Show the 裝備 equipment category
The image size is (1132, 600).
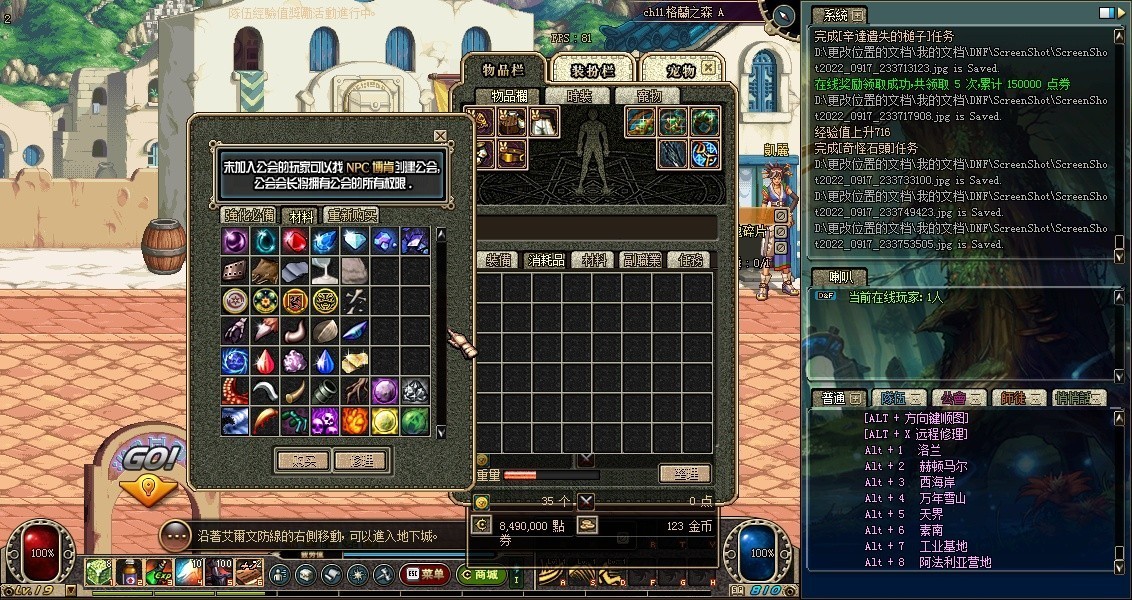500,260
